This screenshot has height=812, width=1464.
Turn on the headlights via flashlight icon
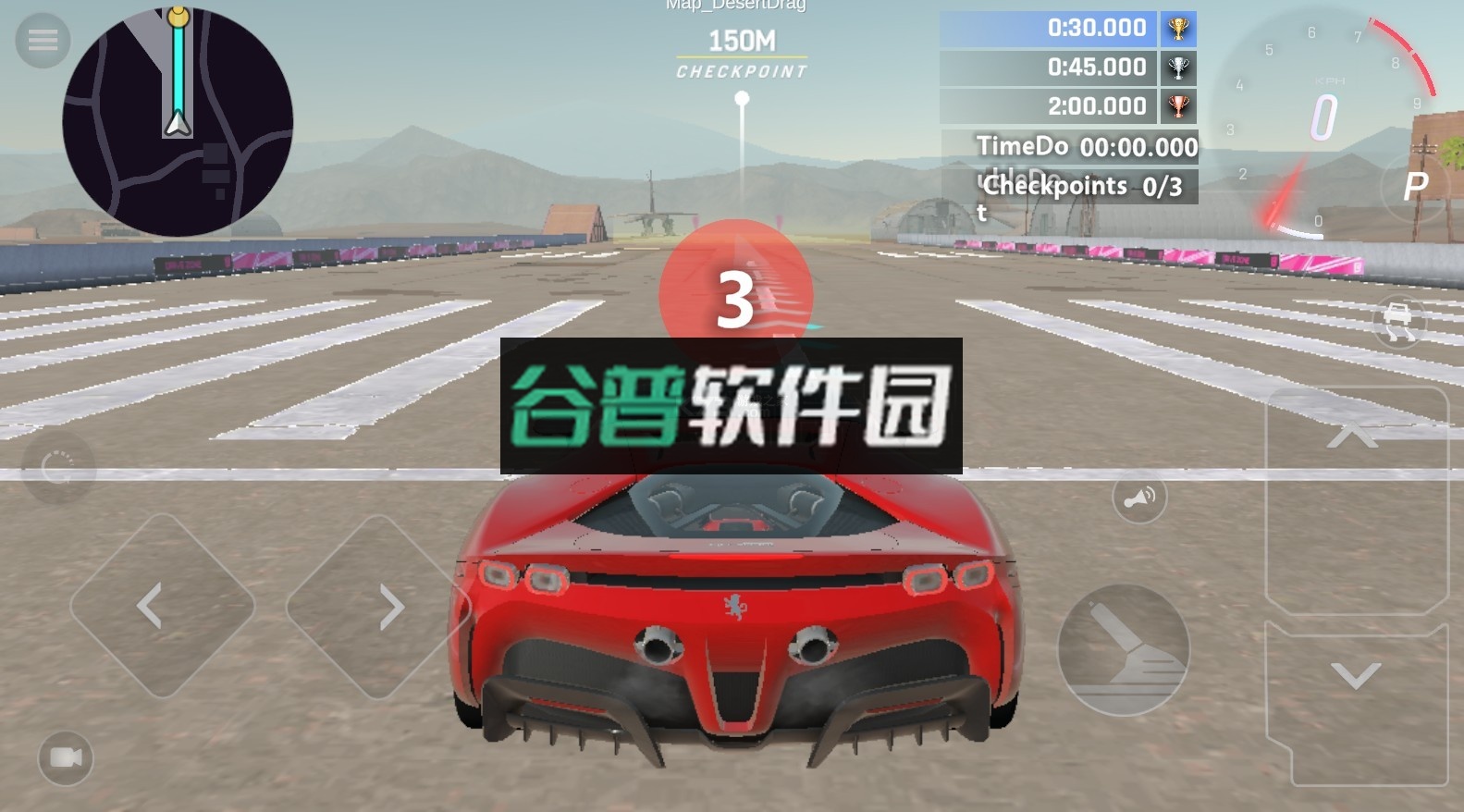1122,649
